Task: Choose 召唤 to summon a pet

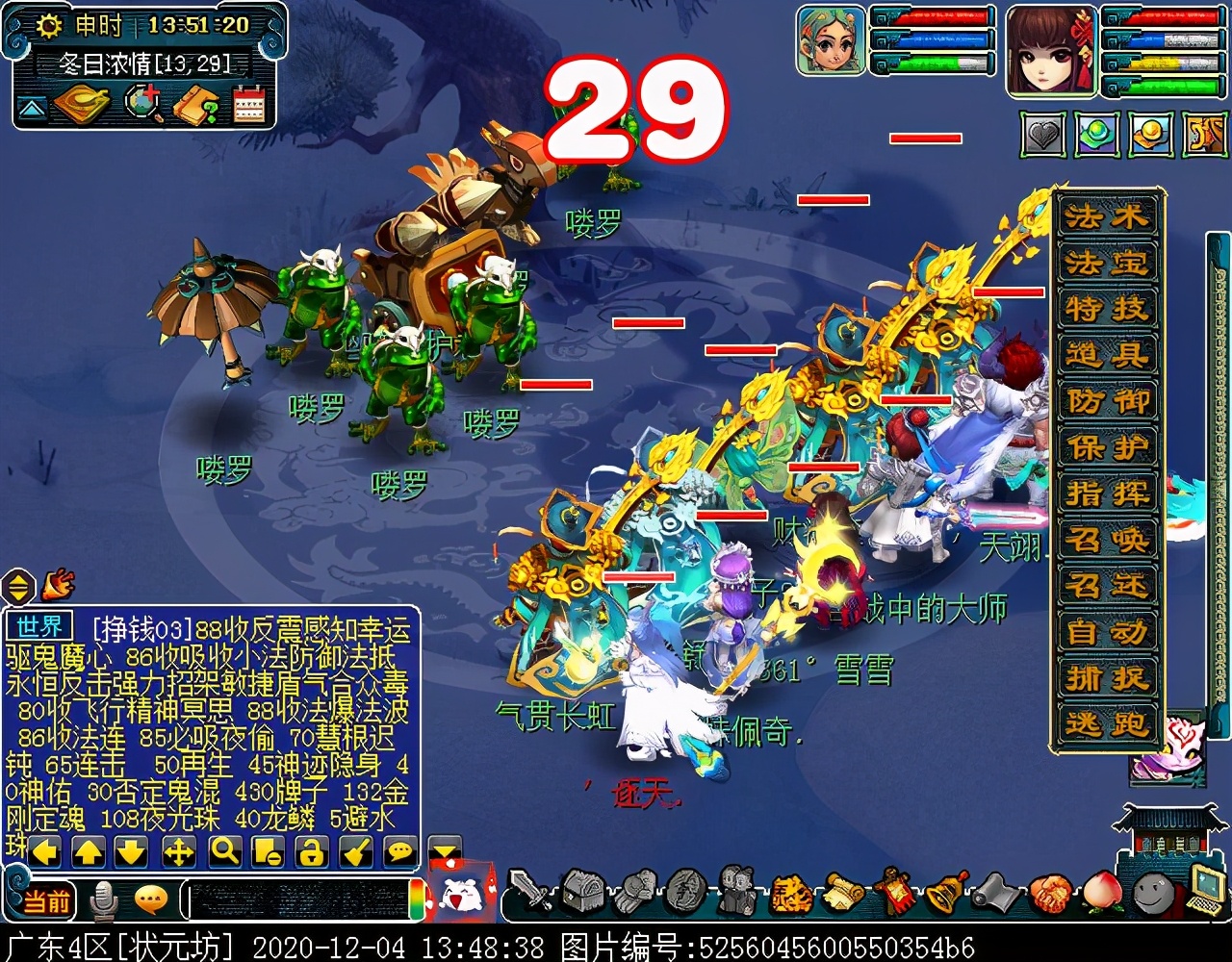Action: (1107, 540)
